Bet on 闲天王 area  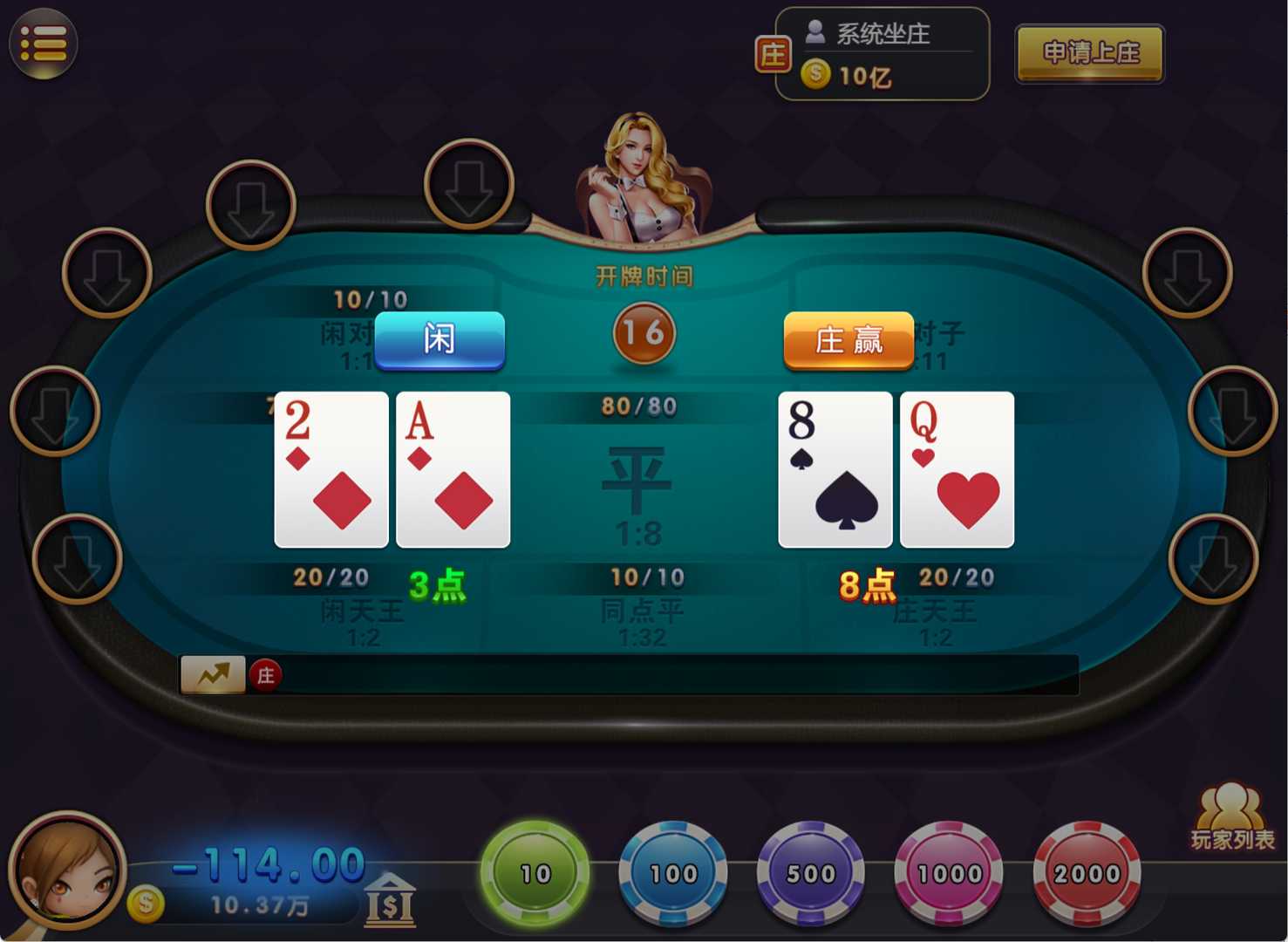[362, 615]
